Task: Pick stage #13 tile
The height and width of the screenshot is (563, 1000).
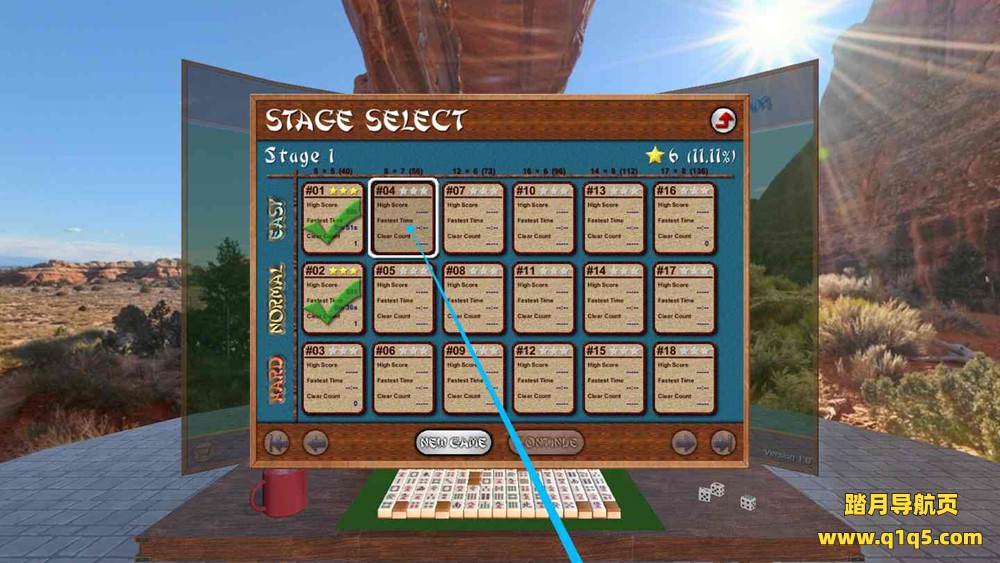Action: pos(614,217)
